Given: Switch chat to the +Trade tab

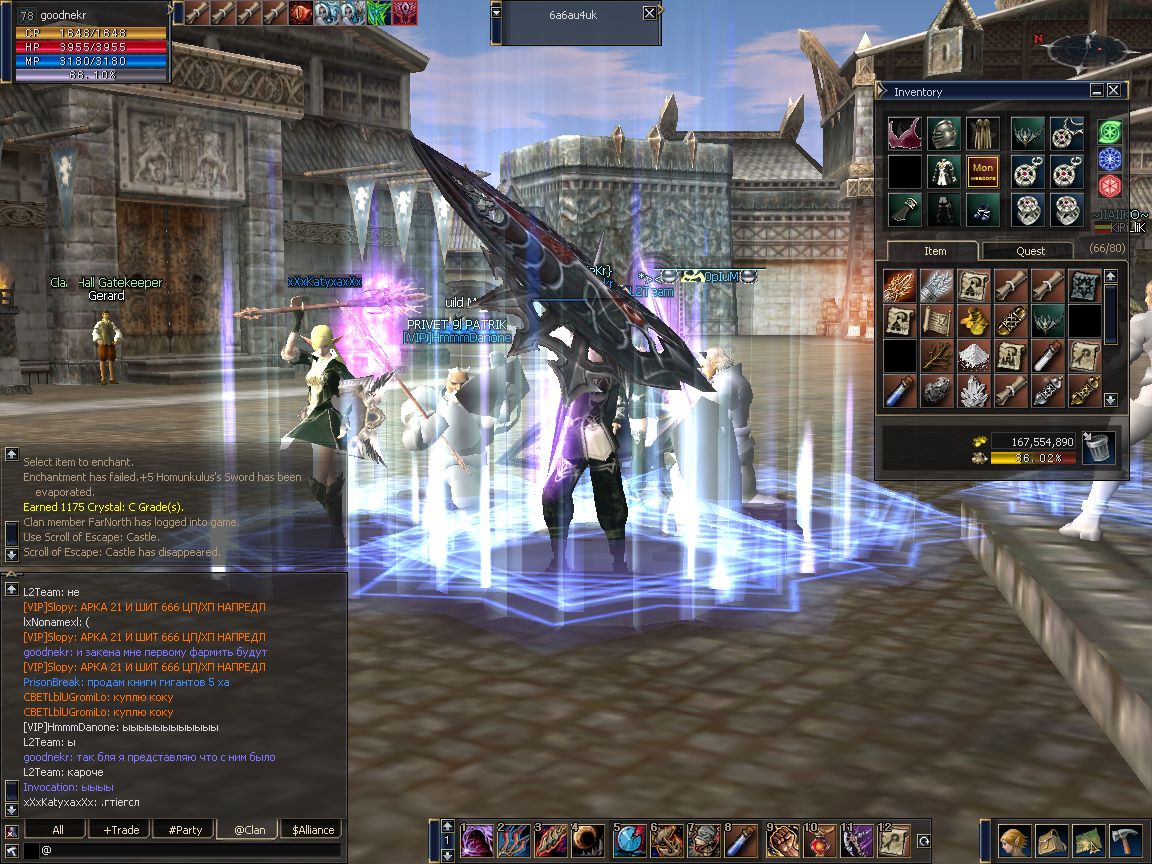Looking at the screenshot, I should pyautogui.click(x=121, y=830).
